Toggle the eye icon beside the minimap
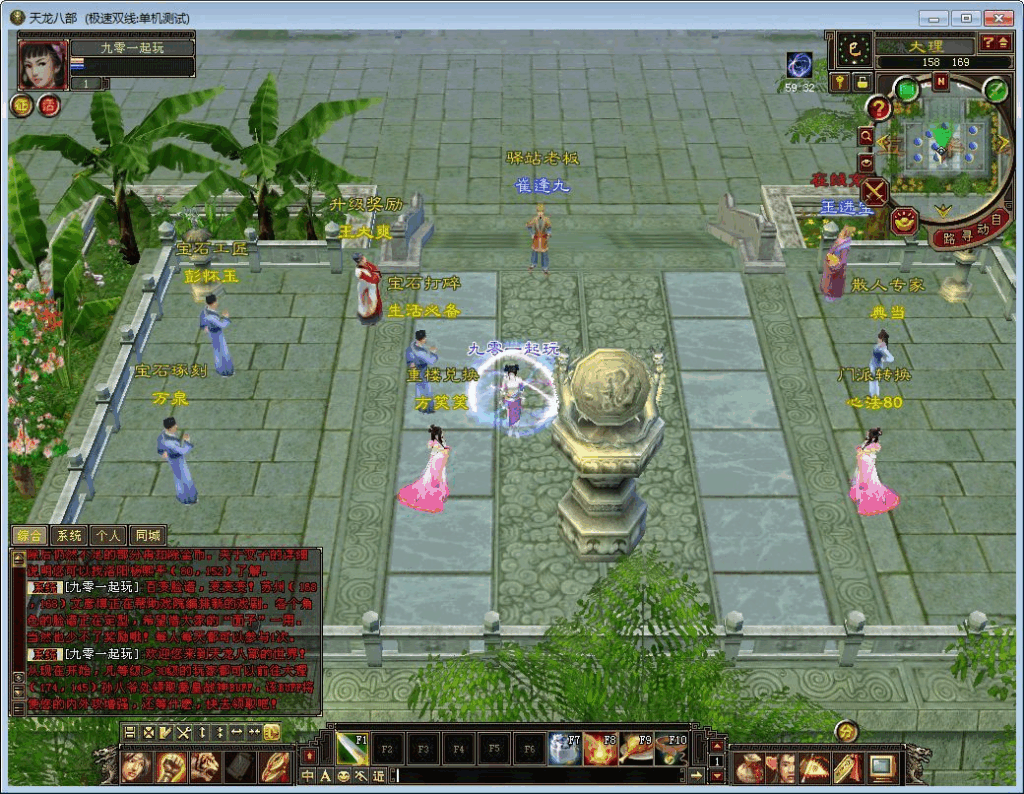This screenshot has width=1024, height=794. tap(866, 162)
